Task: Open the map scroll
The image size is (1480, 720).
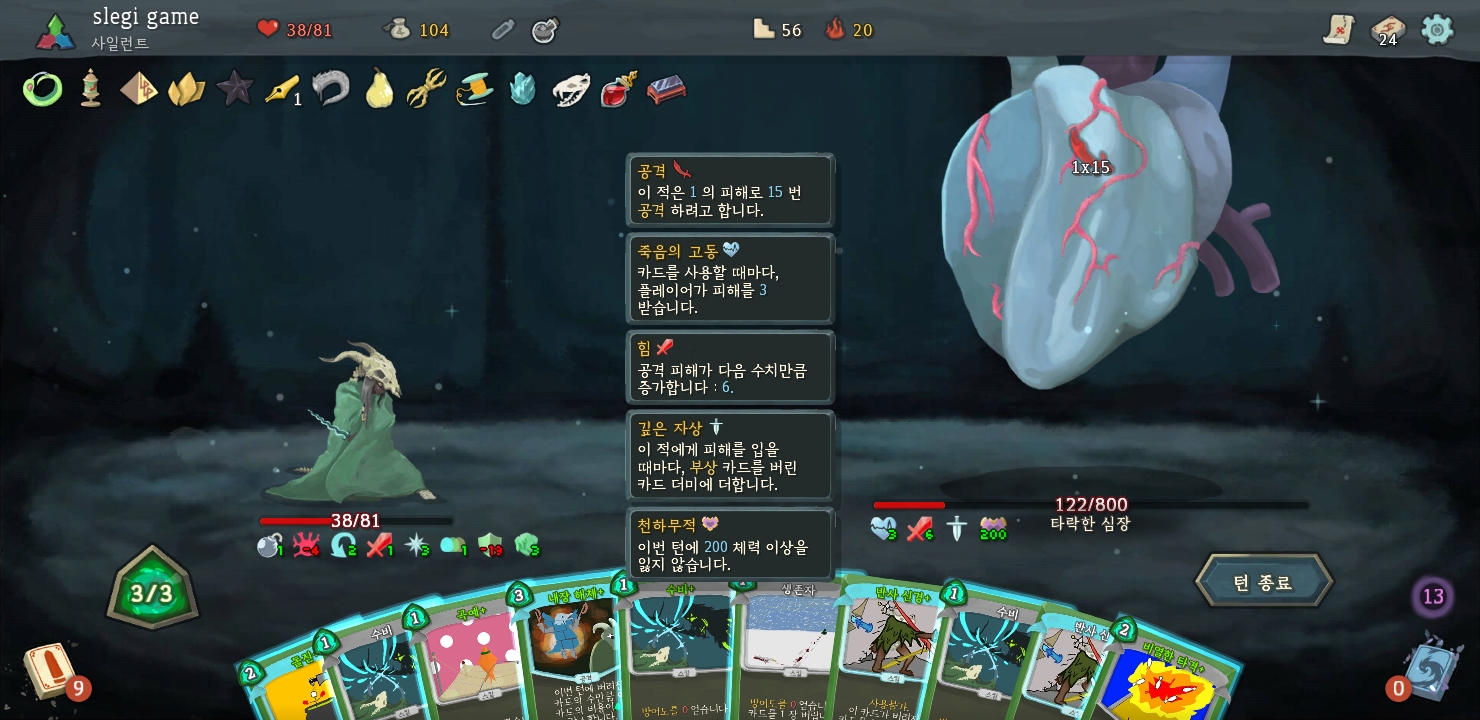Action: [x=1338, y=30]
